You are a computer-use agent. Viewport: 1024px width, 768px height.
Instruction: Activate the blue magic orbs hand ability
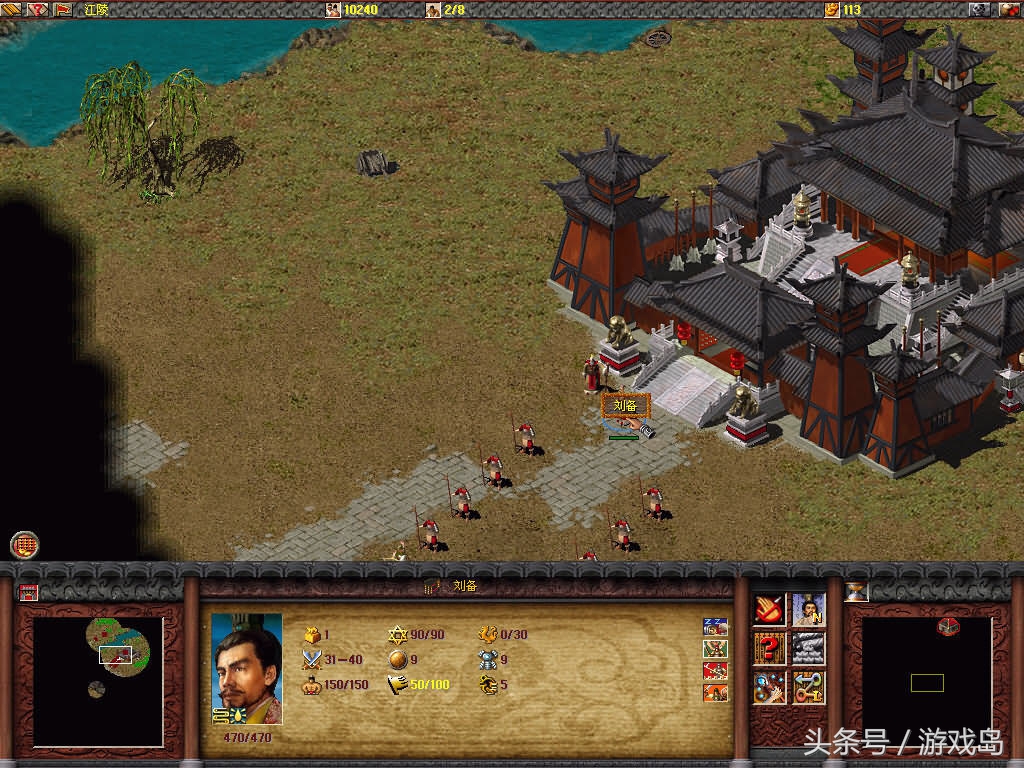[769, 688]
